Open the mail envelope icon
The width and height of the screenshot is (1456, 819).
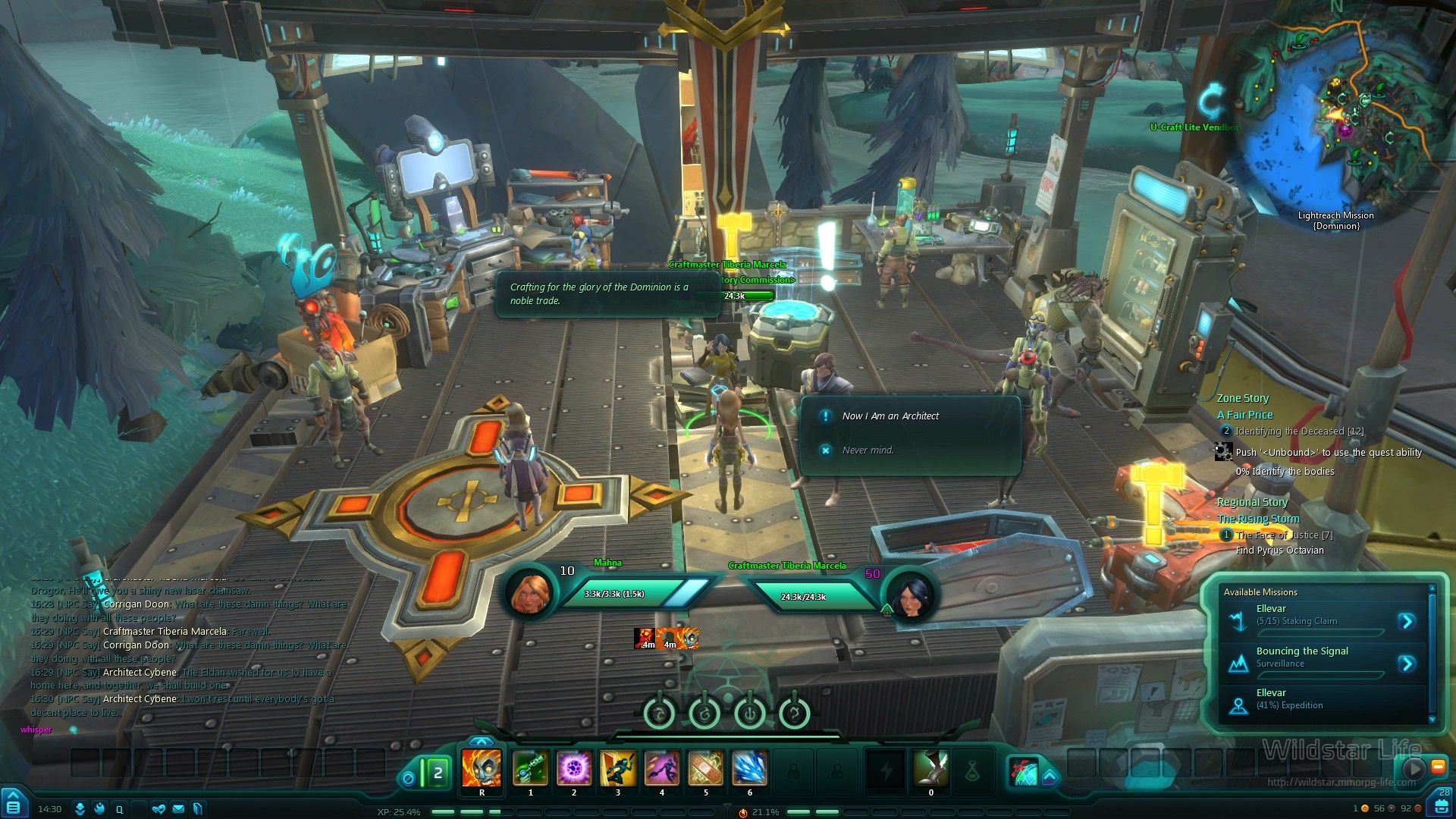tap(178, 809)
